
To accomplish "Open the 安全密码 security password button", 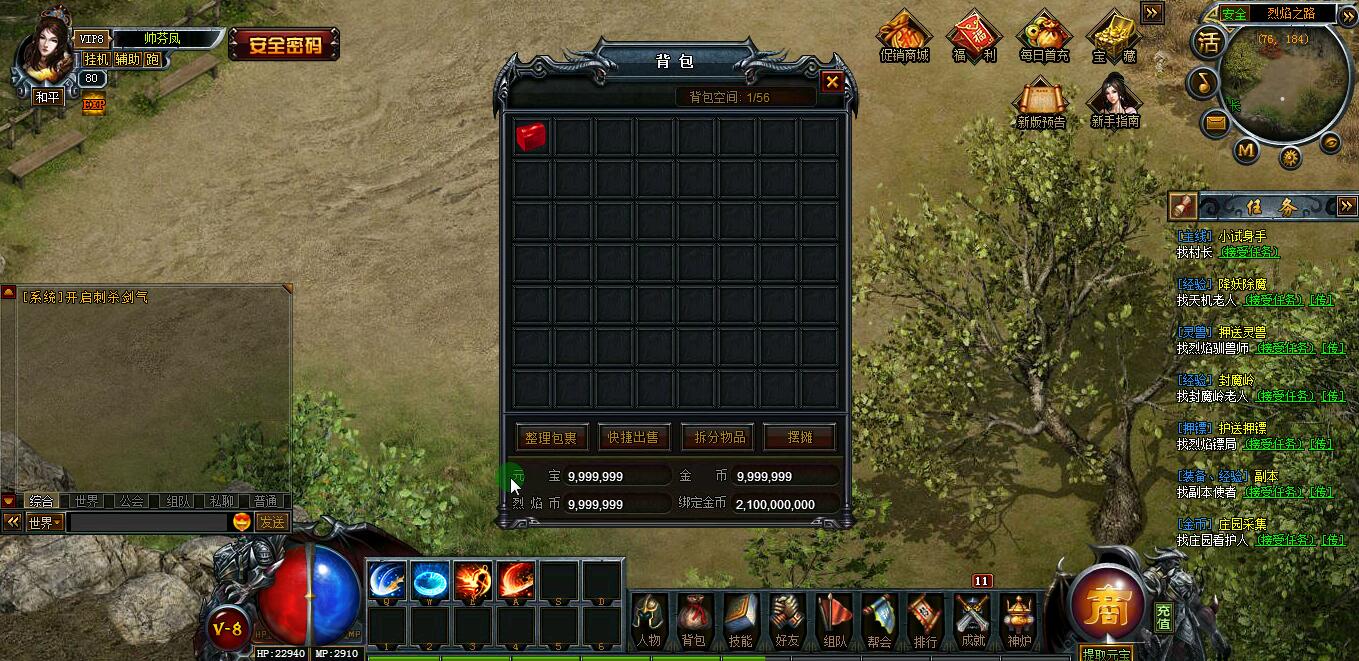I will click(x=284, y=44).
